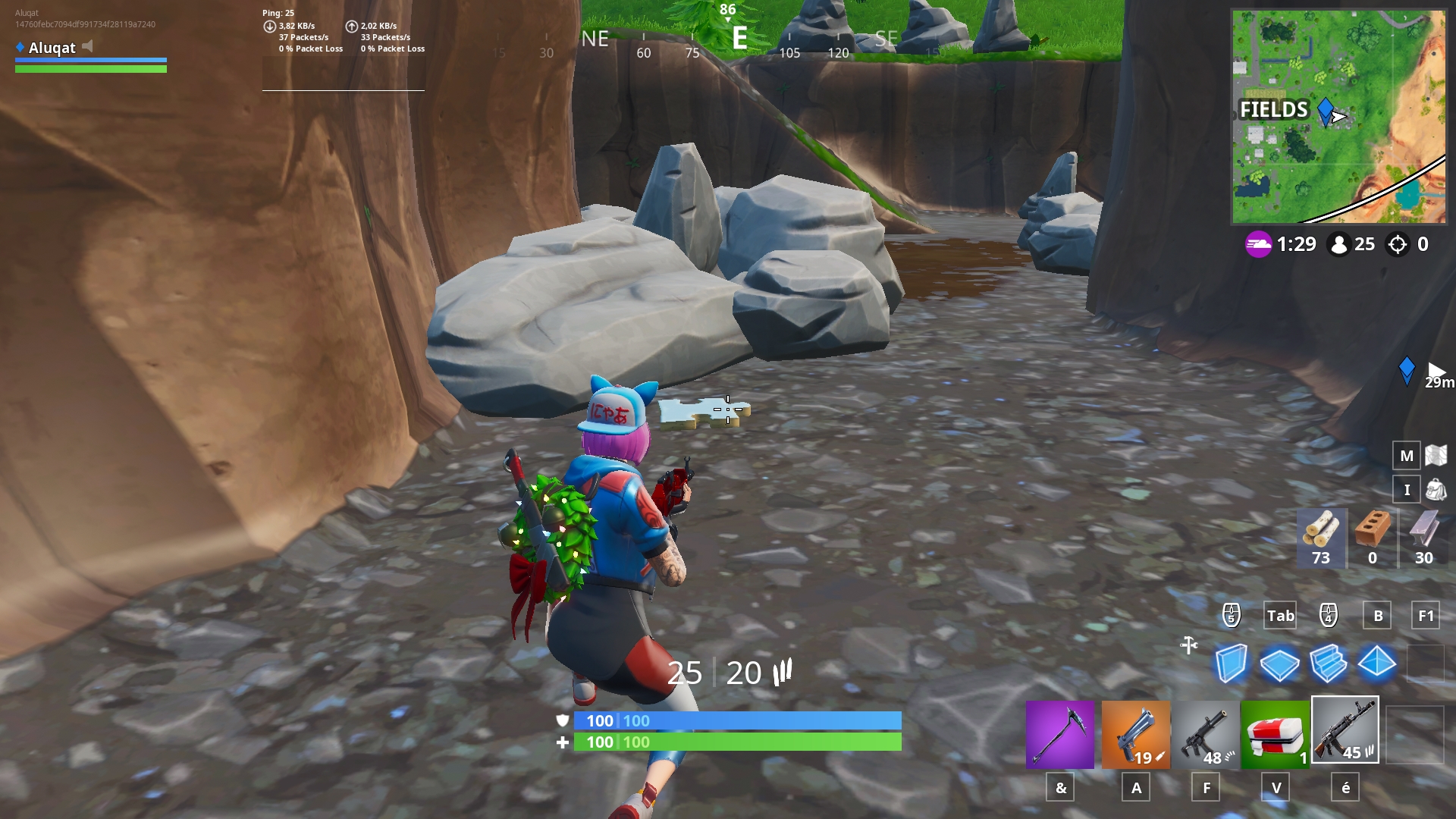Screen dimensions: 1456x819
Task: Click the trap slot tool icon
Action: 1189,645
